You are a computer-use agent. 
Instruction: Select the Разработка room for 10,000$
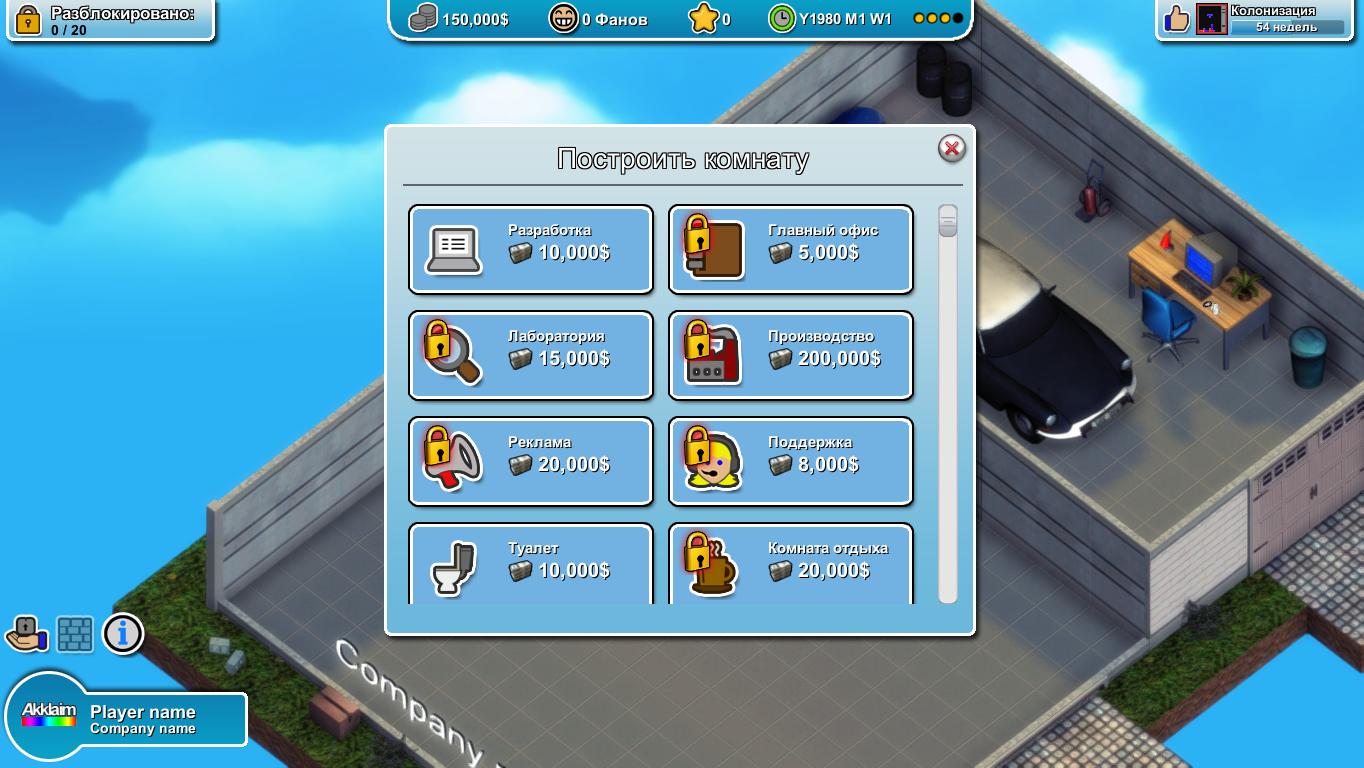[x=531, y=250]
